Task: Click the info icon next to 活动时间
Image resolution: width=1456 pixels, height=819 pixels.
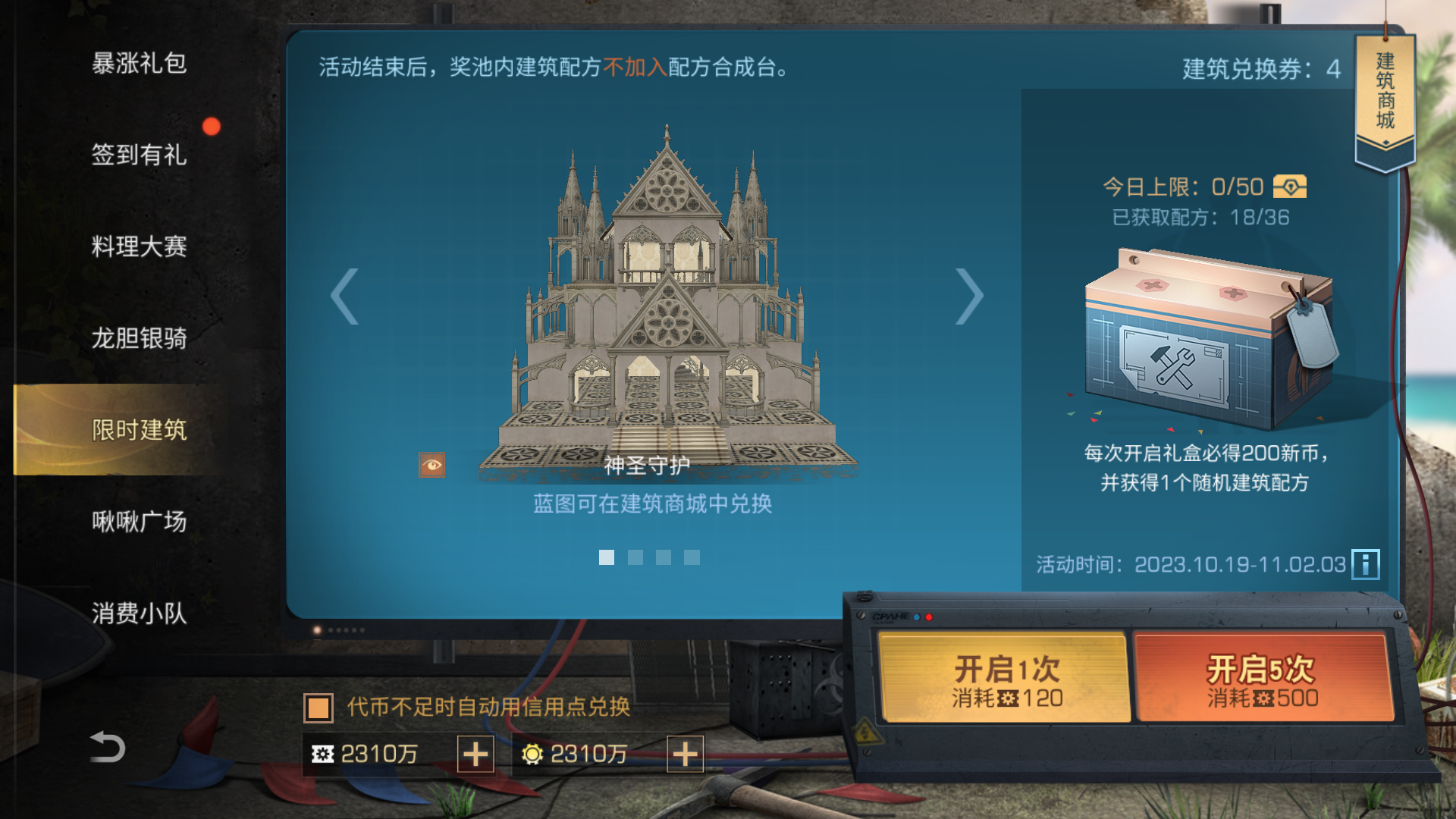Action: (1364, 563)
